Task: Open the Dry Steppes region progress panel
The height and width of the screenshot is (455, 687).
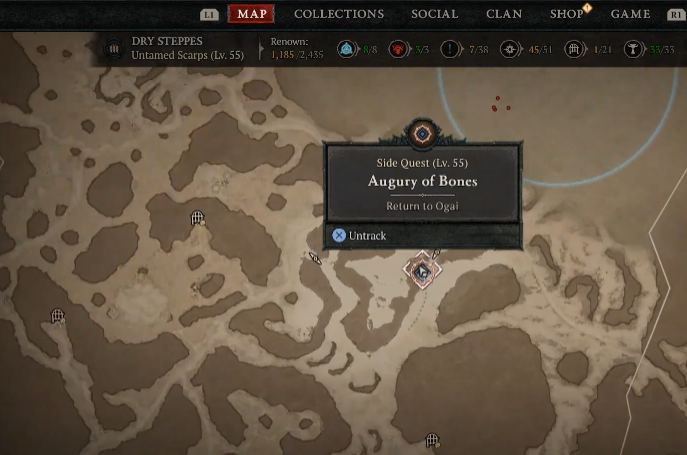Action: coord(180,49)
